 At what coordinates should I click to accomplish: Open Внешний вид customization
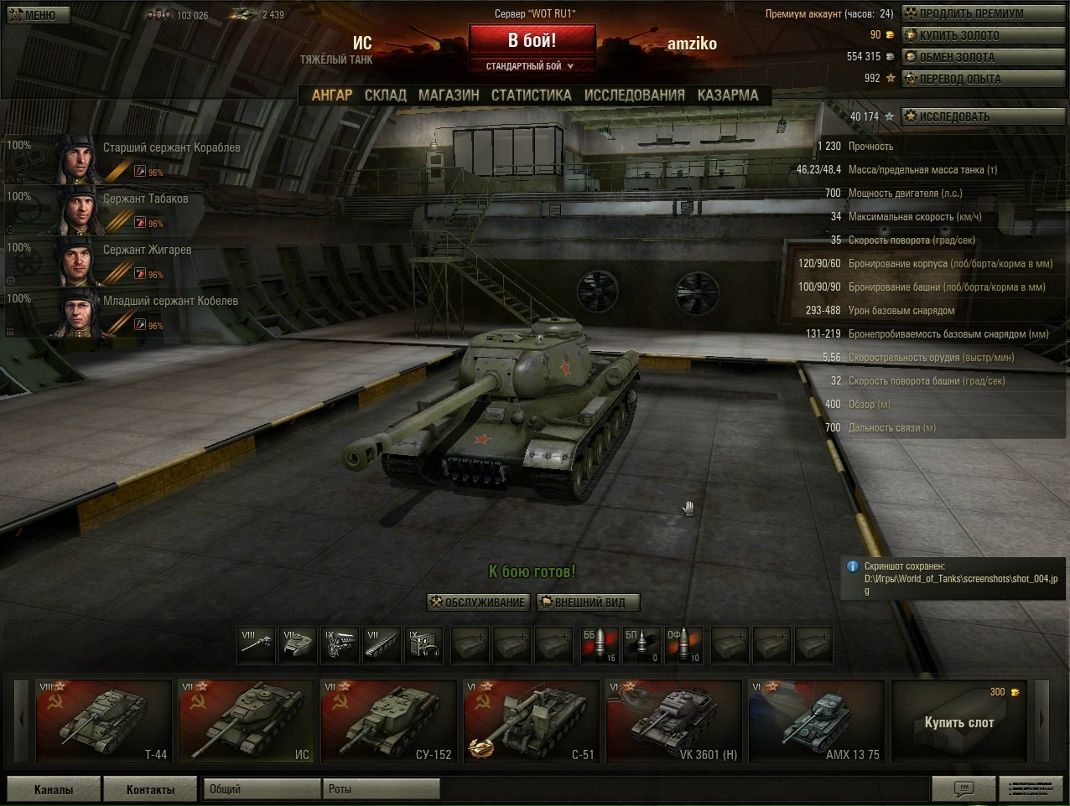coord(588,602)
